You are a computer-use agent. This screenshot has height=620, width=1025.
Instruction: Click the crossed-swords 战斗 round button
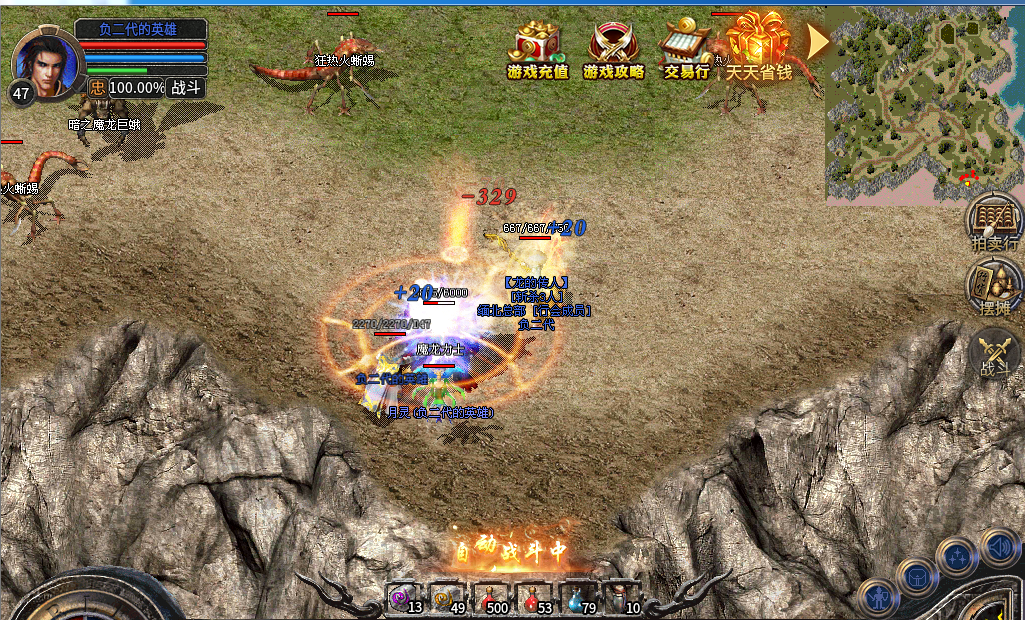(x=994, y=354)
